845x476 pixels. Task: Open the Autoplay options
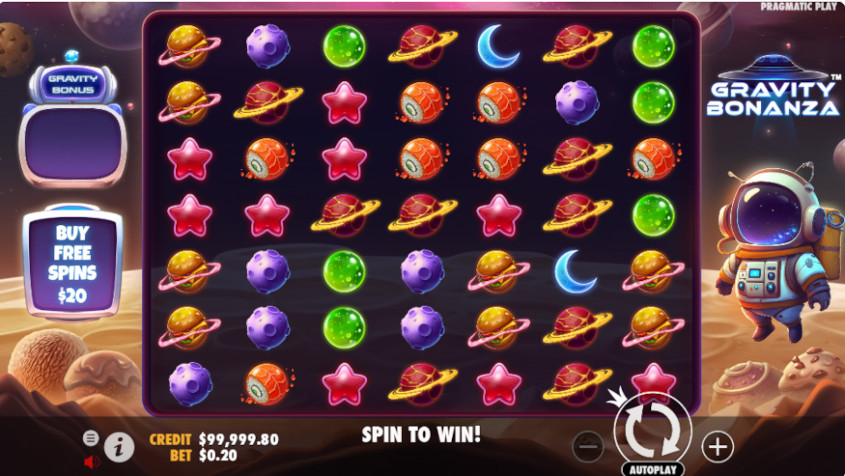point(651,468)
